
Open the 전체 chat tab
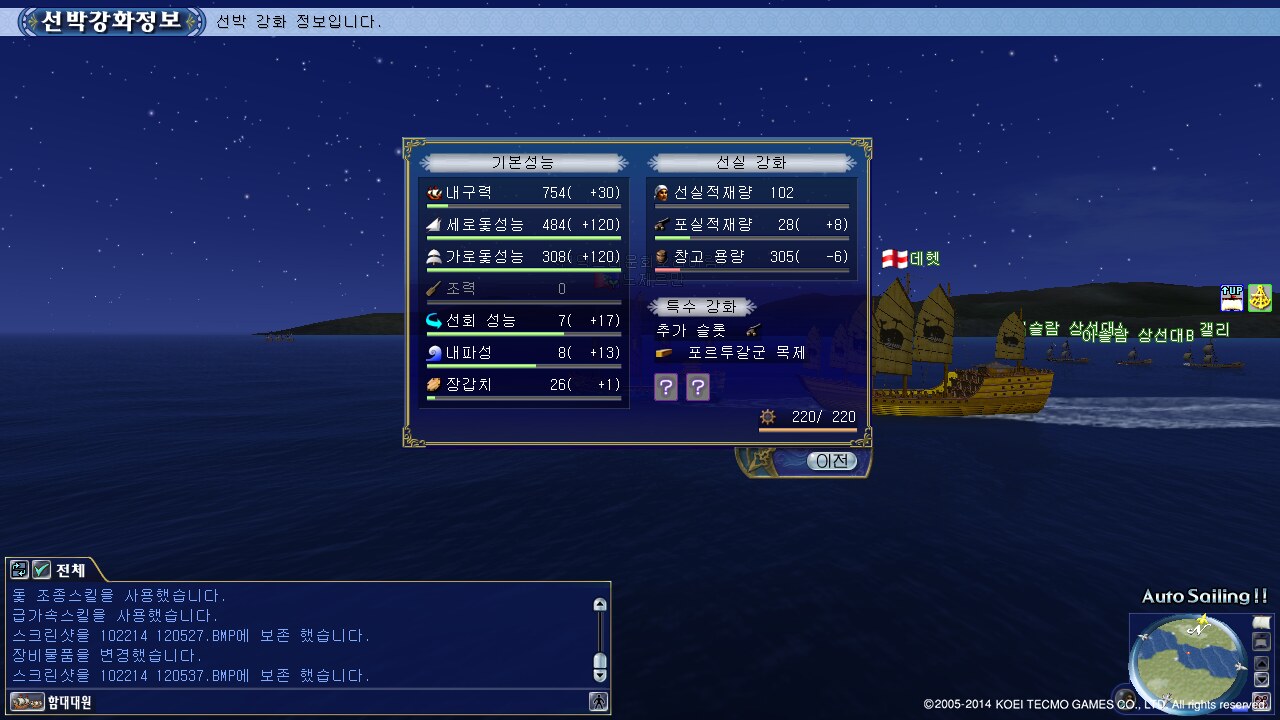click(70, 570)
